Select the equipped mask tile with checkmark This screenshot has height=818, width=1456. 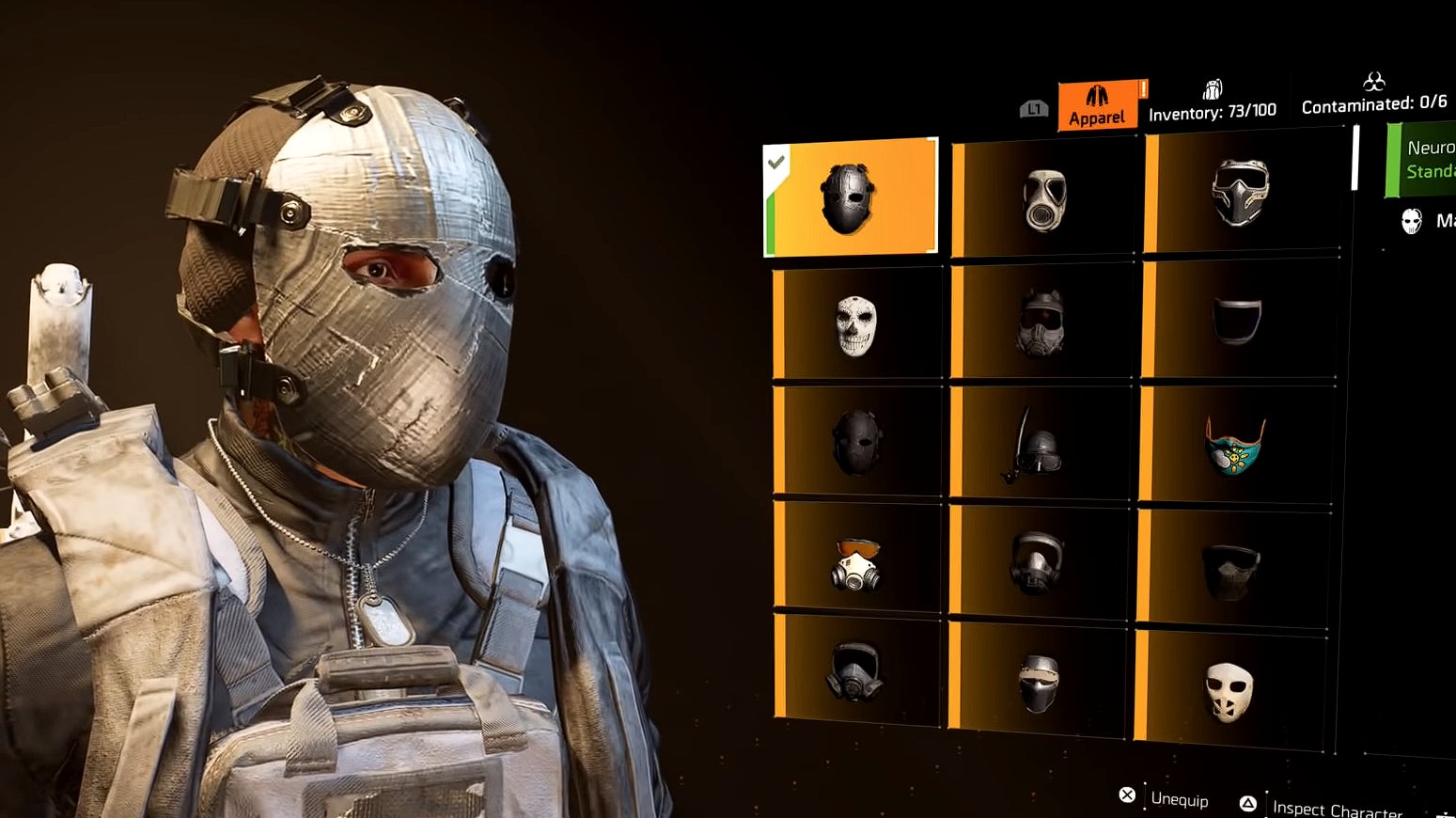(851, 197)
